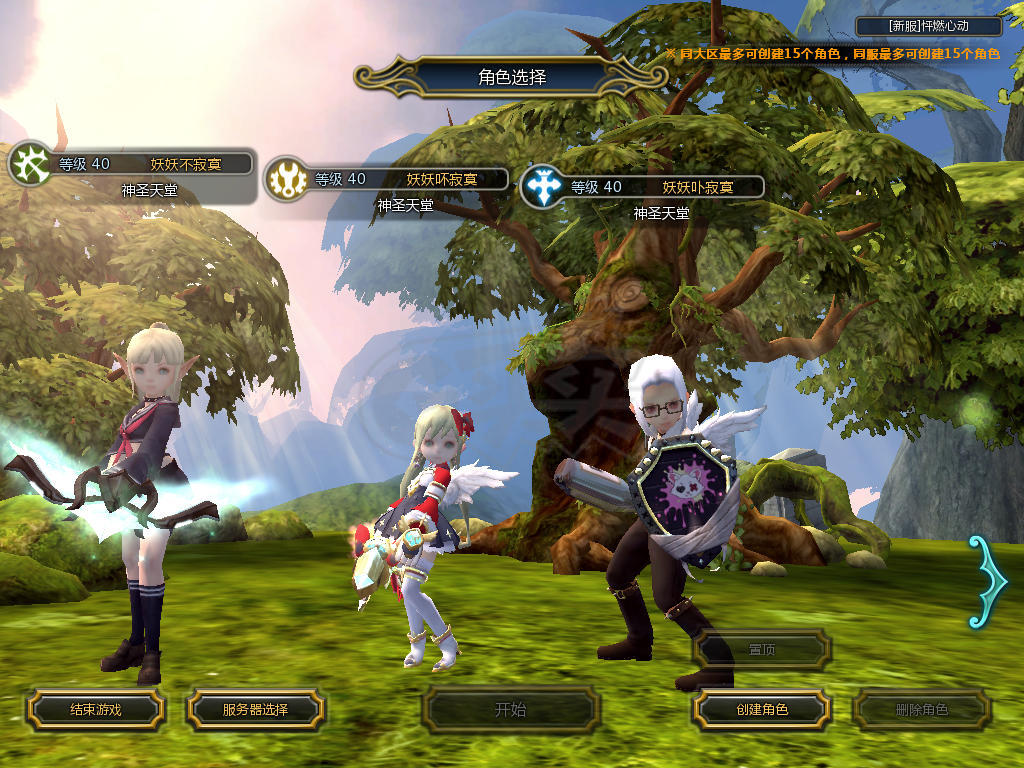Open 服务器选择 server selection

coord(255,710)
